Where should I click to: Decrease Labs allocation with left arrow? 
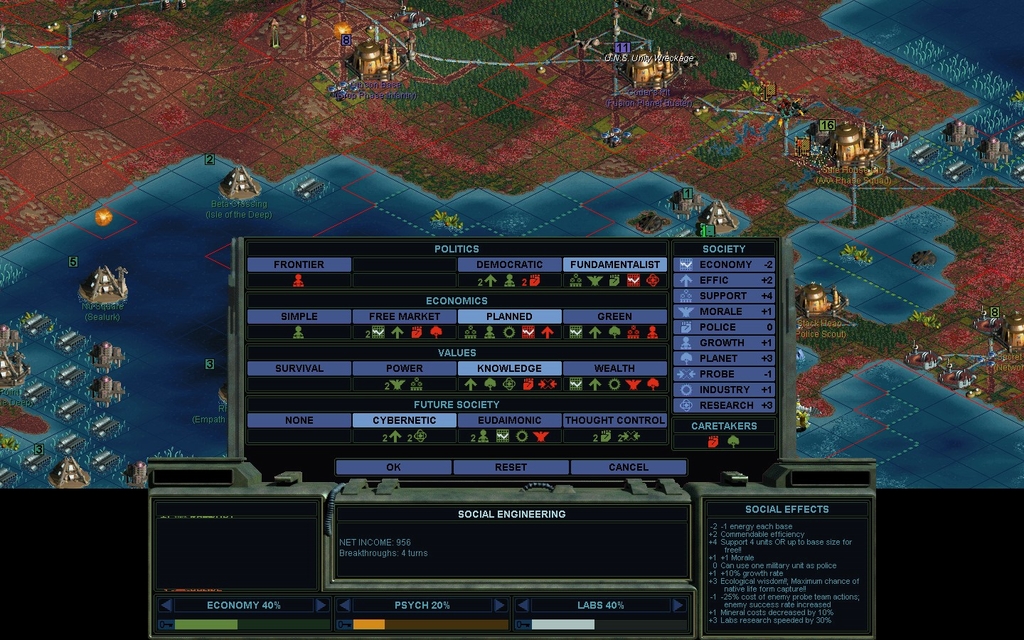[x=521, y=605]
